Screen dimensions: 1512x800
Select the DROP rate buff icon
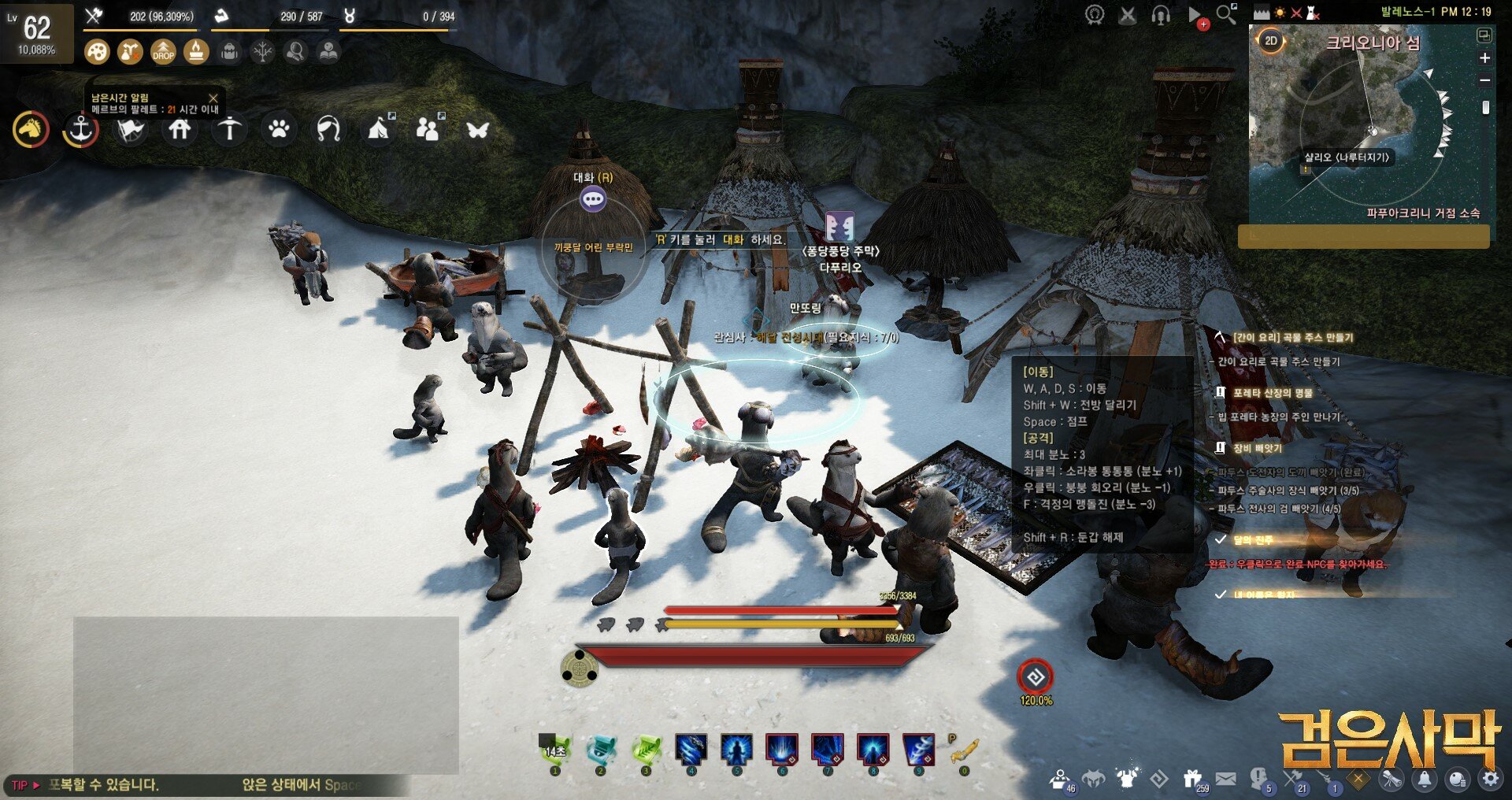click(163, 52)
